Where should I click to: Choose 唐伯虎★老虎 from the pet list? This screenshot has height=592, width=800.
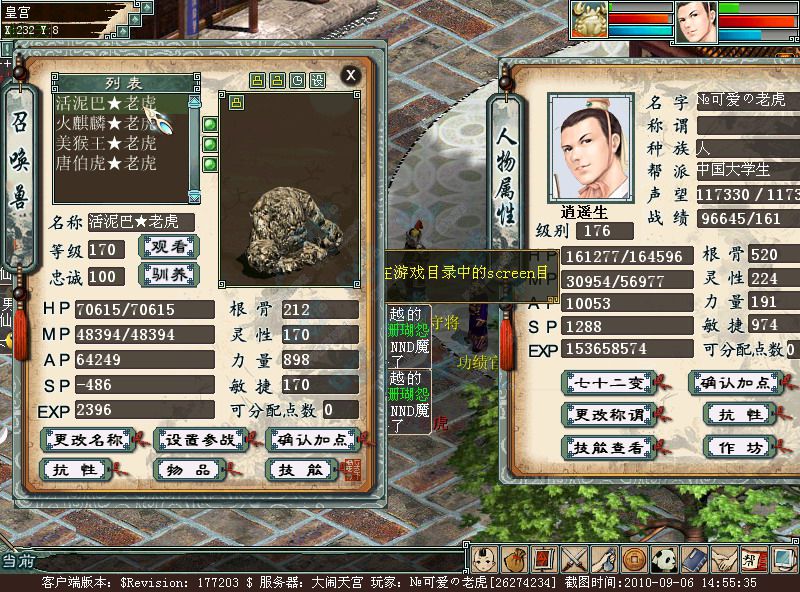106,163
